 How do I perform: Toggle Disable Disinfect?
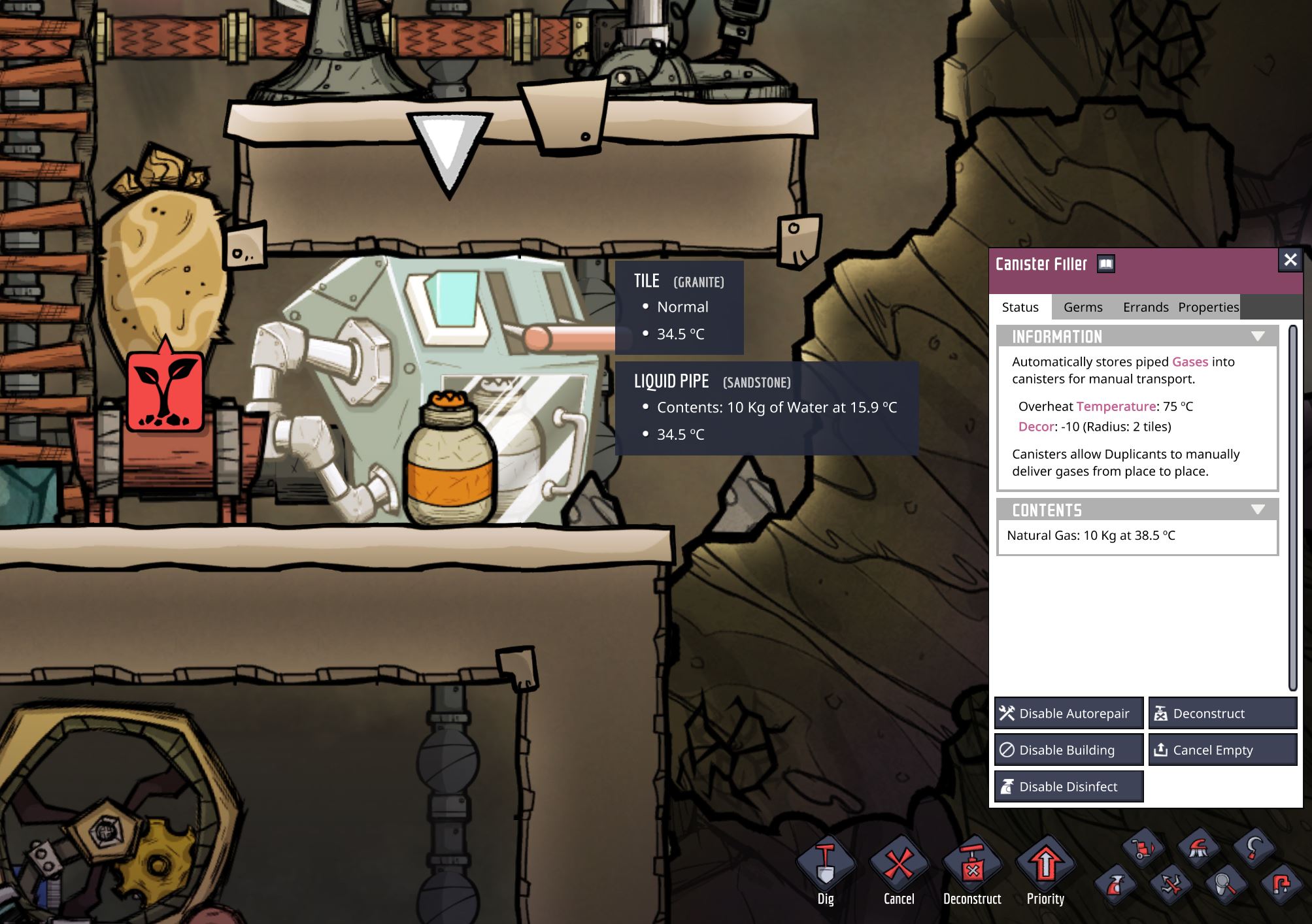coord(1068,786)
